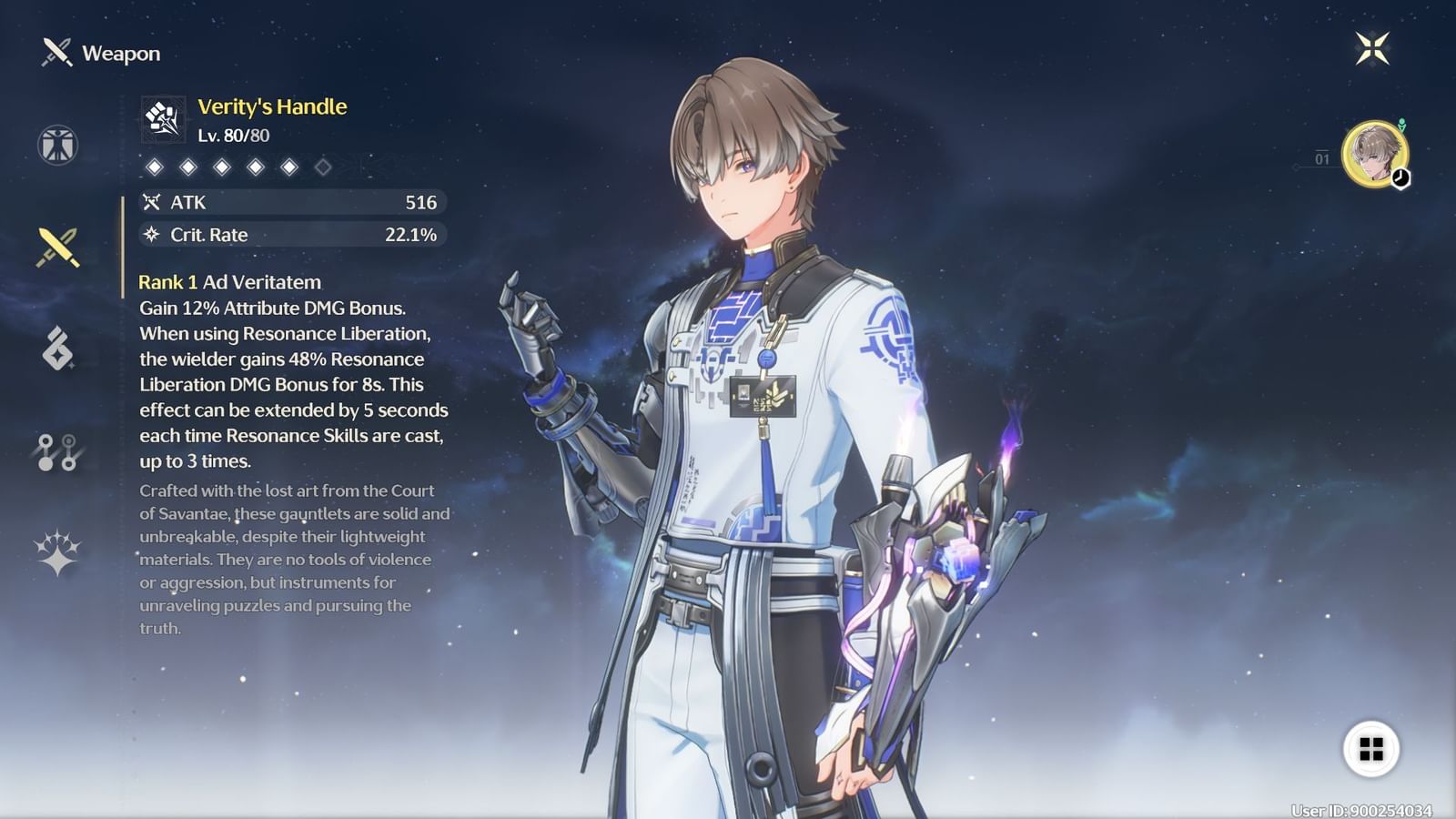The width and height of the screenshot is (1456, 819).
Task: Switch to the Weapon section label at top left
Action: (120, 53)
